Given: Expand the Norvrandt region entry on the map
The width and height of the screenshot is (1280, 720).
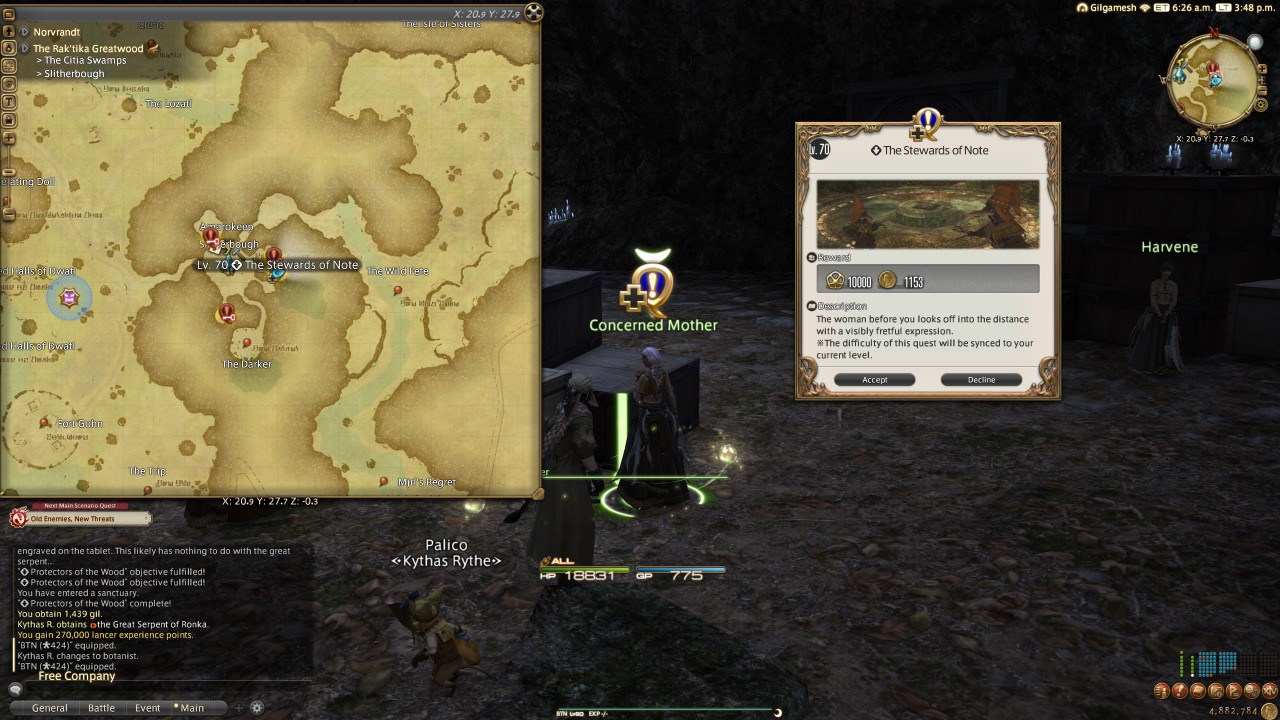Looking at the screenshot, I should [x=24, y=32].
